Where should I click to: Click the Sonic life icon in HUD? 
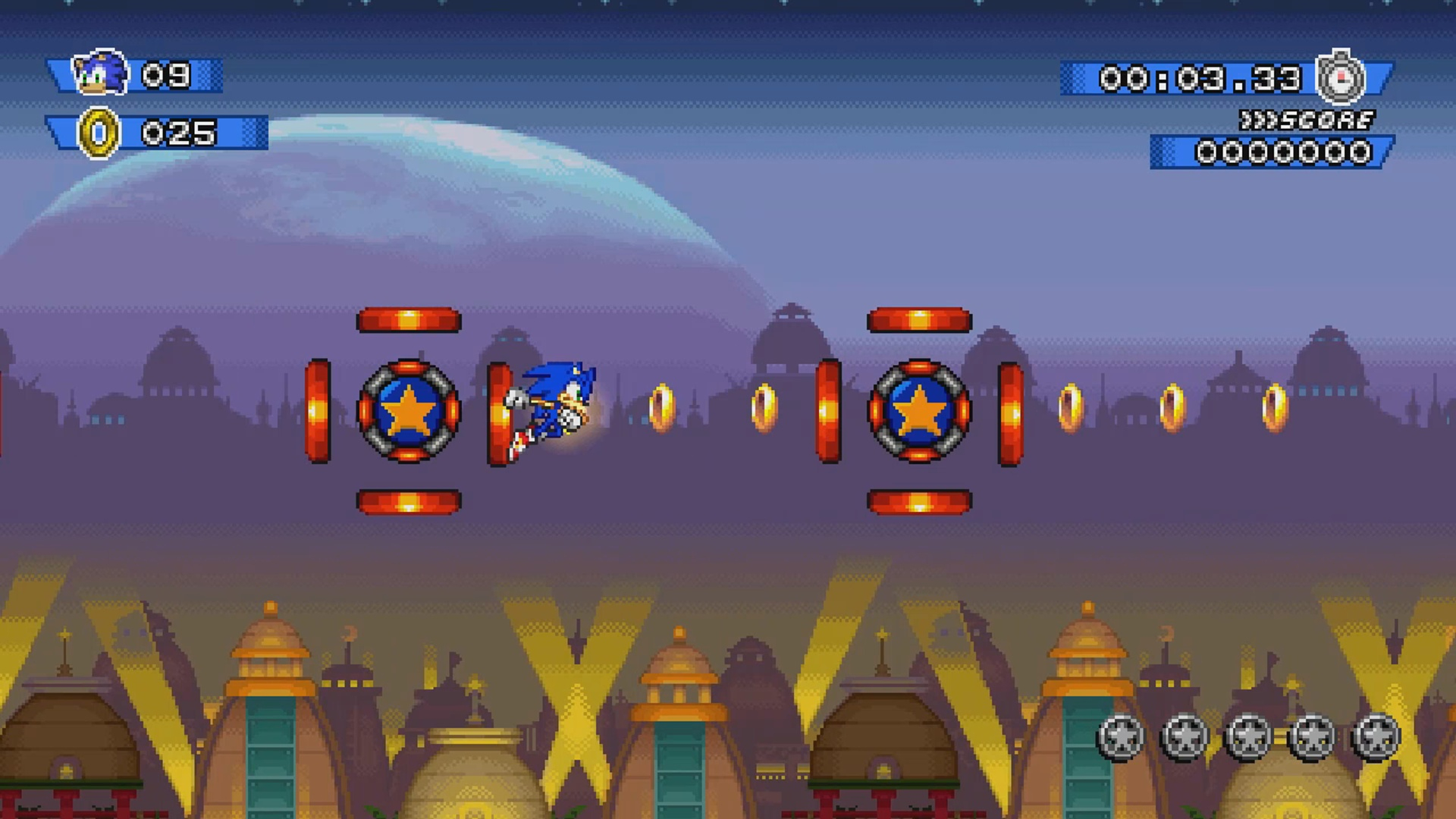tap(99, 74)
